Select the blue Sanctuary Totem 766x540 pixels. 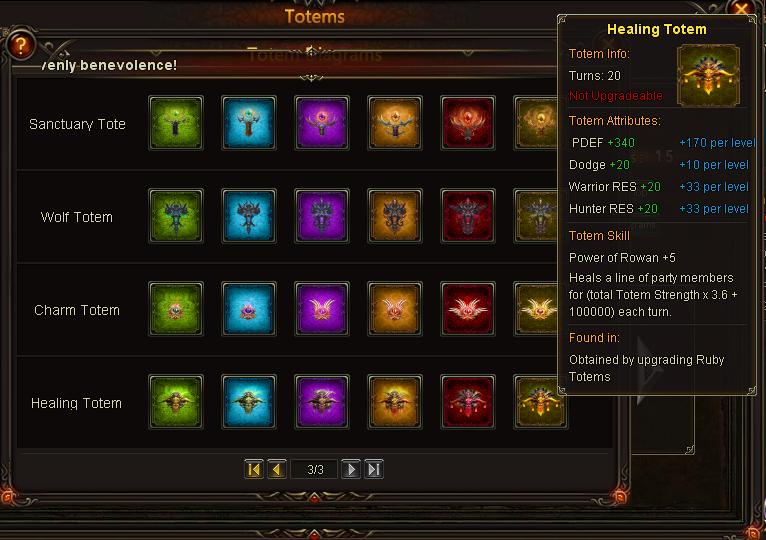[249, 124]
